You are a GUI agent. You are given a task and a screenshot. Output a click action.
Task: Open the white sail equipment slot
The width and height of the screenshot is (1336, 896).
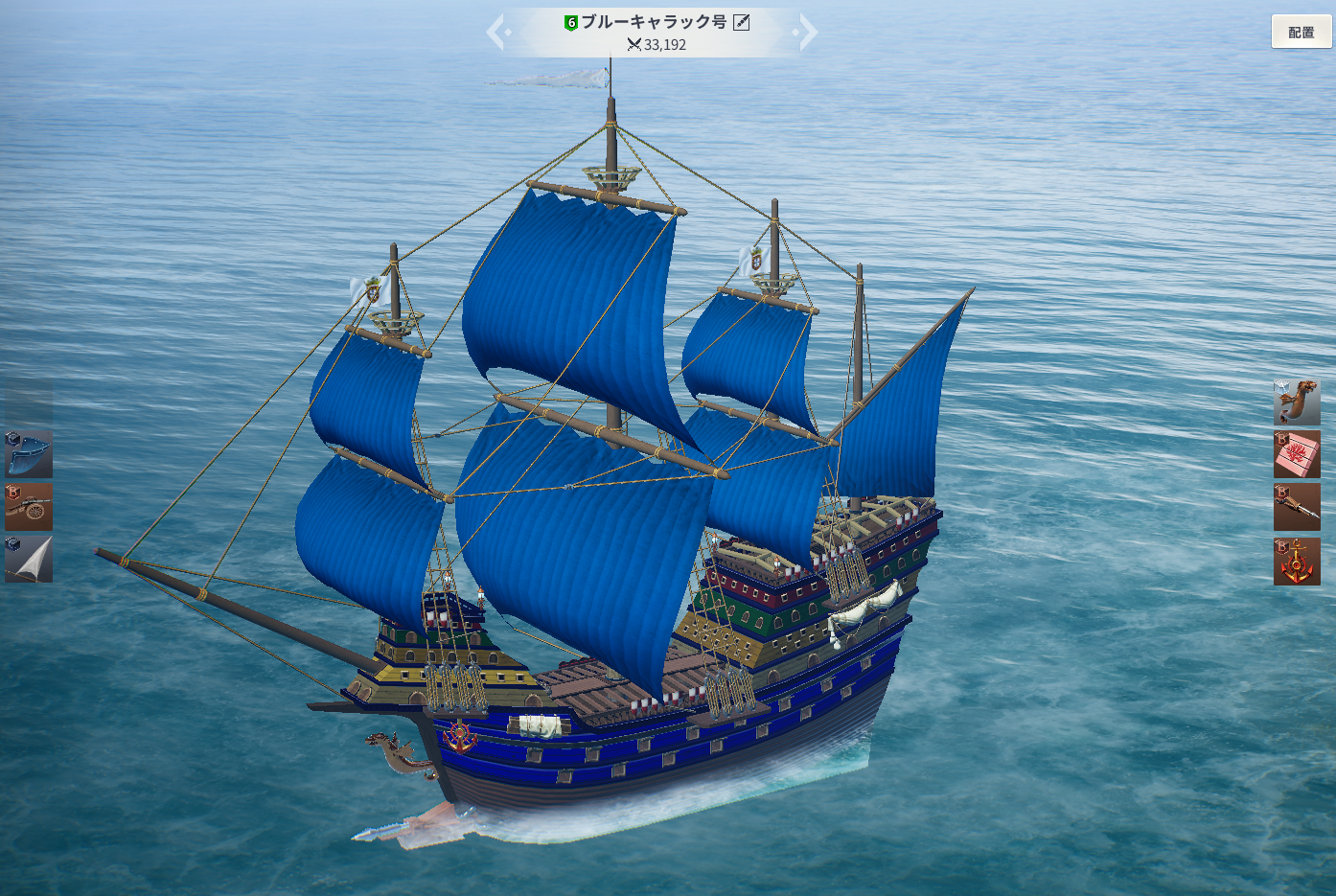tap(29, 560)
